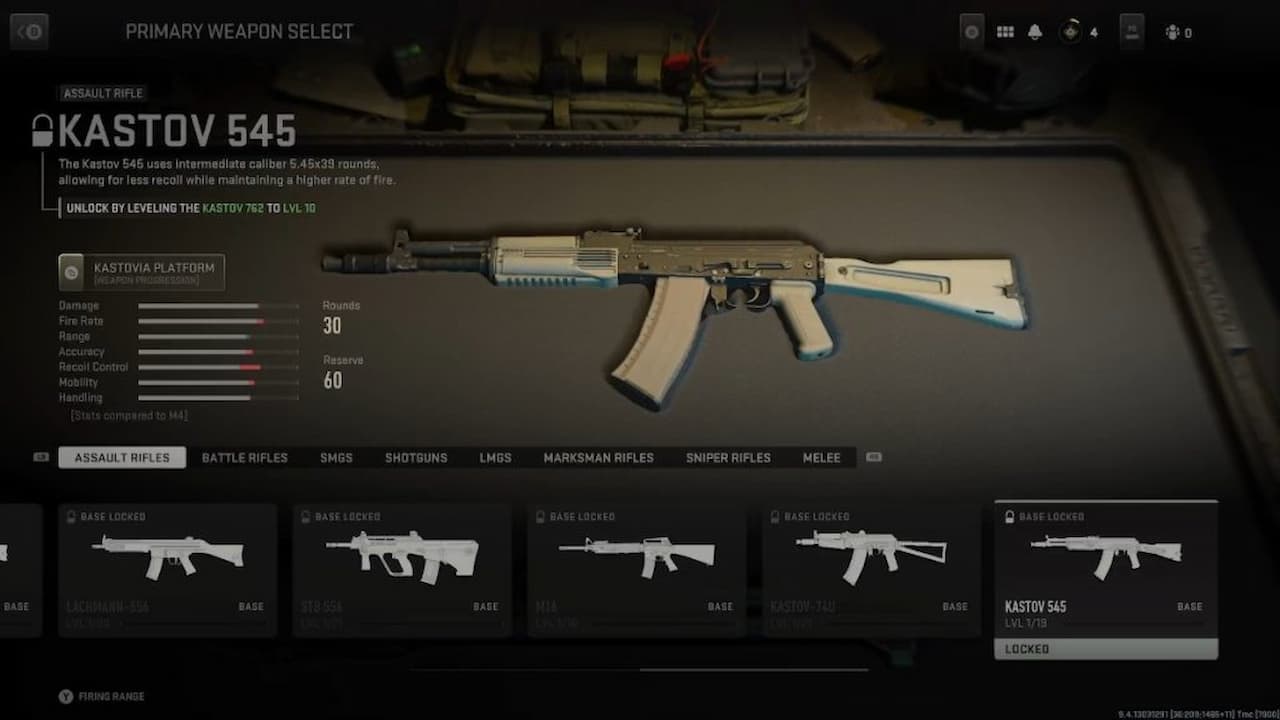Switch to the Battle Rifles tab

click(244, 457)
